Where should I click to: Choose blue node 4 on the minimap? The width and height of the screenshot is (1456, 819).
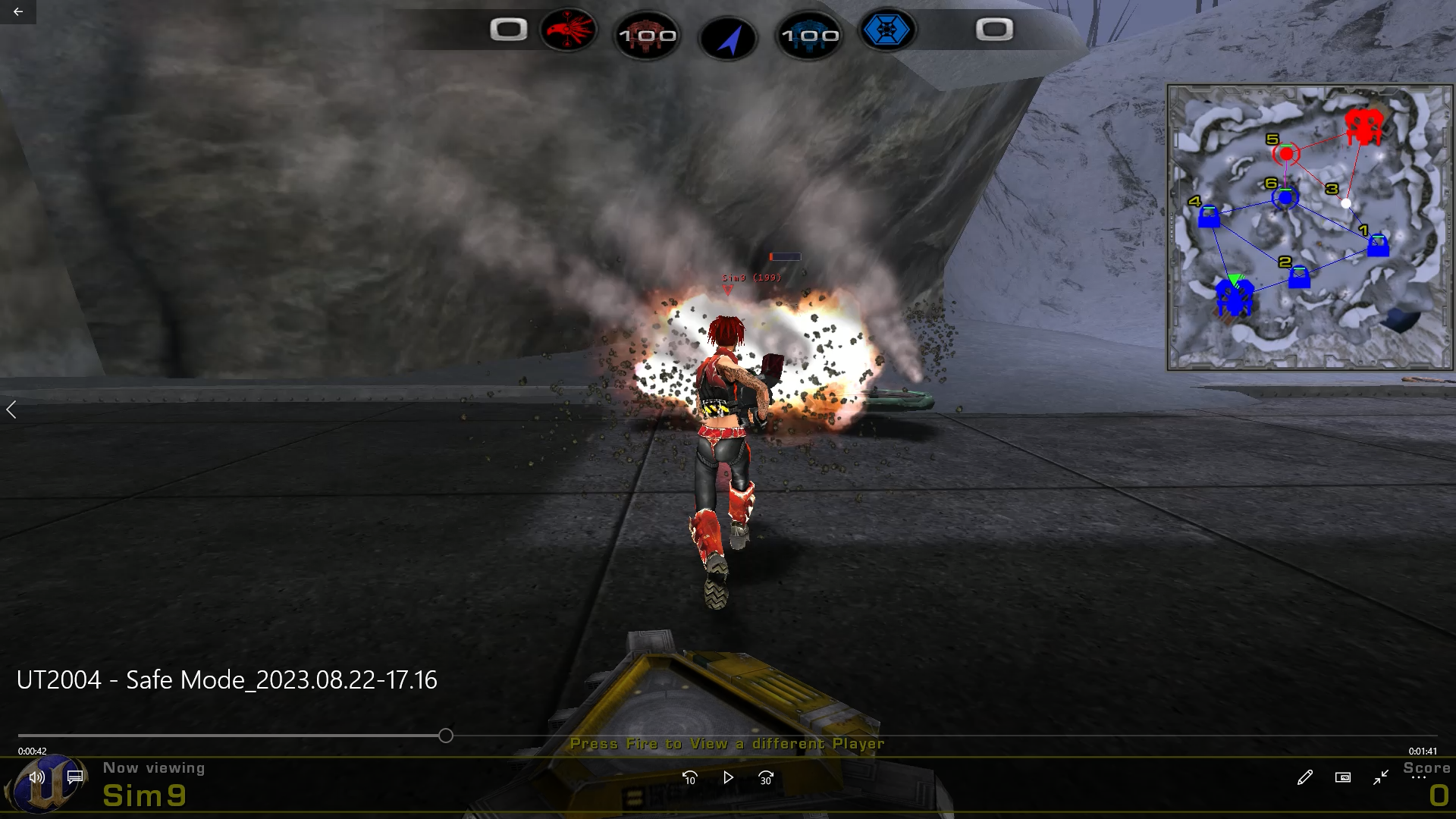tap(1209, 218)
